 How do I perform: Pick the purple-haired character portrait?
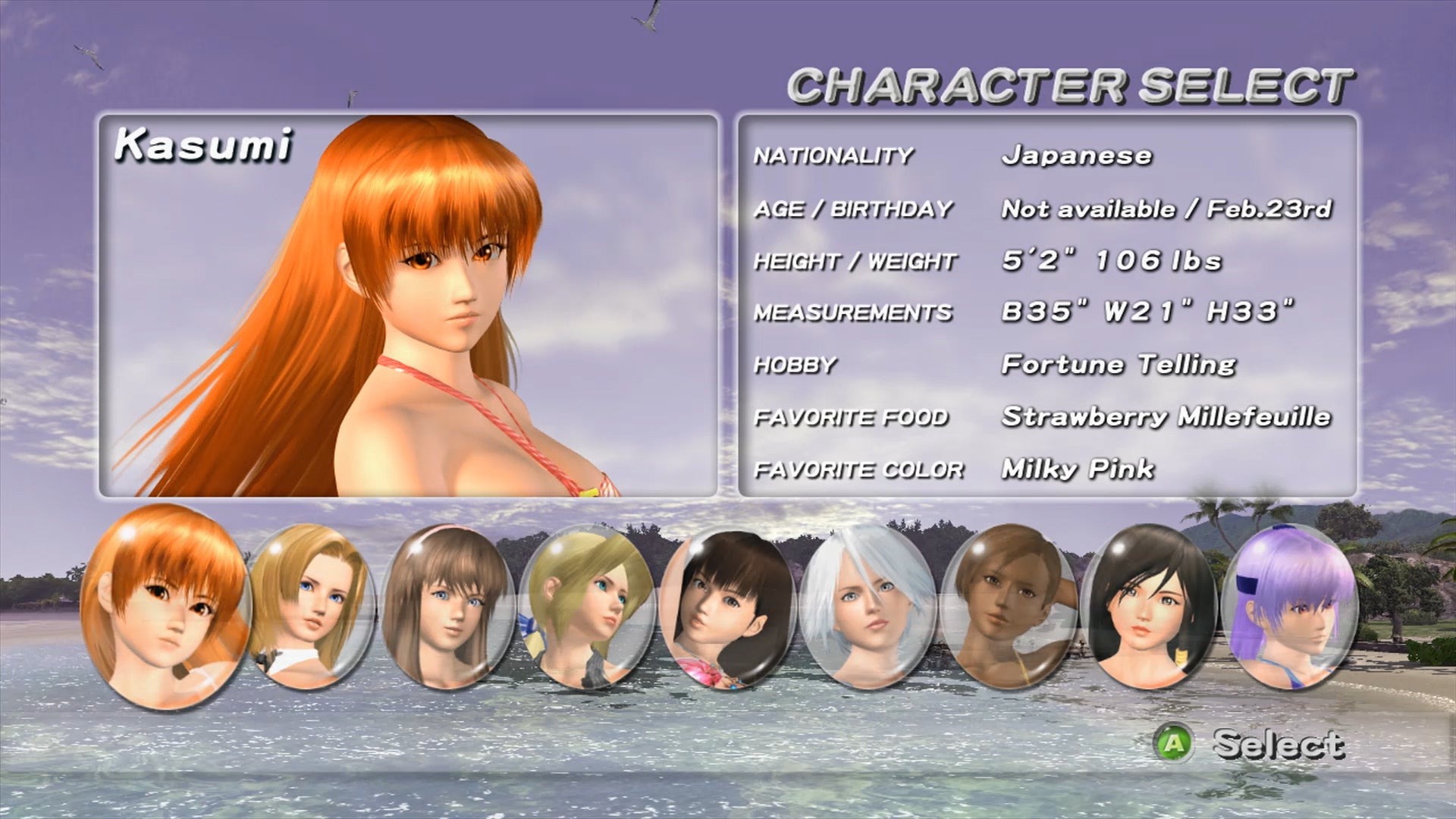[x=1288, y=607]
